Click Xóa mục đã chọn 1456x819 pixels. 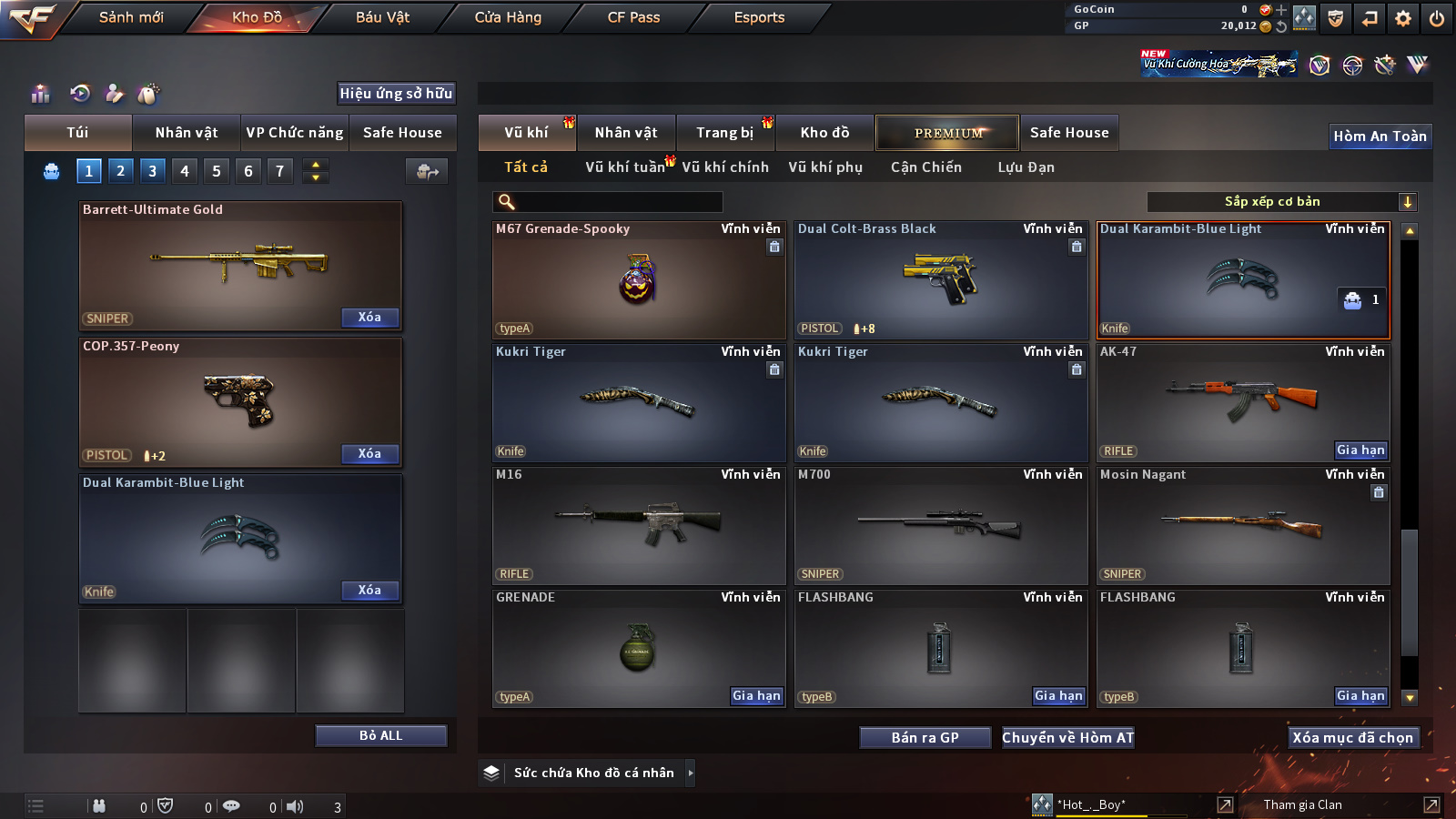click(1352, 738)
